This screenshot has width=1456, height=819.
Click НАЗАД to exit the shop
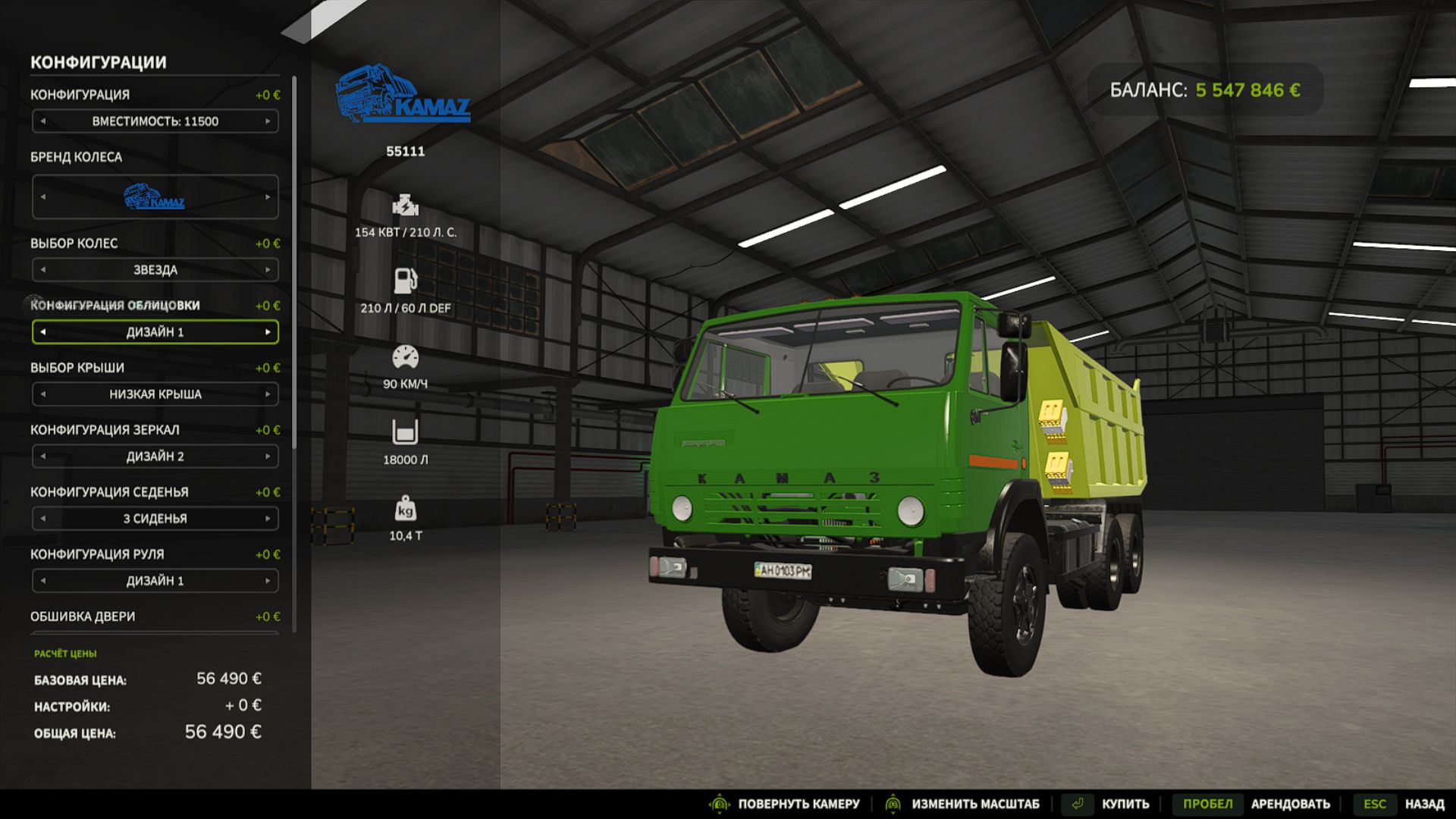click(1426, 803)
